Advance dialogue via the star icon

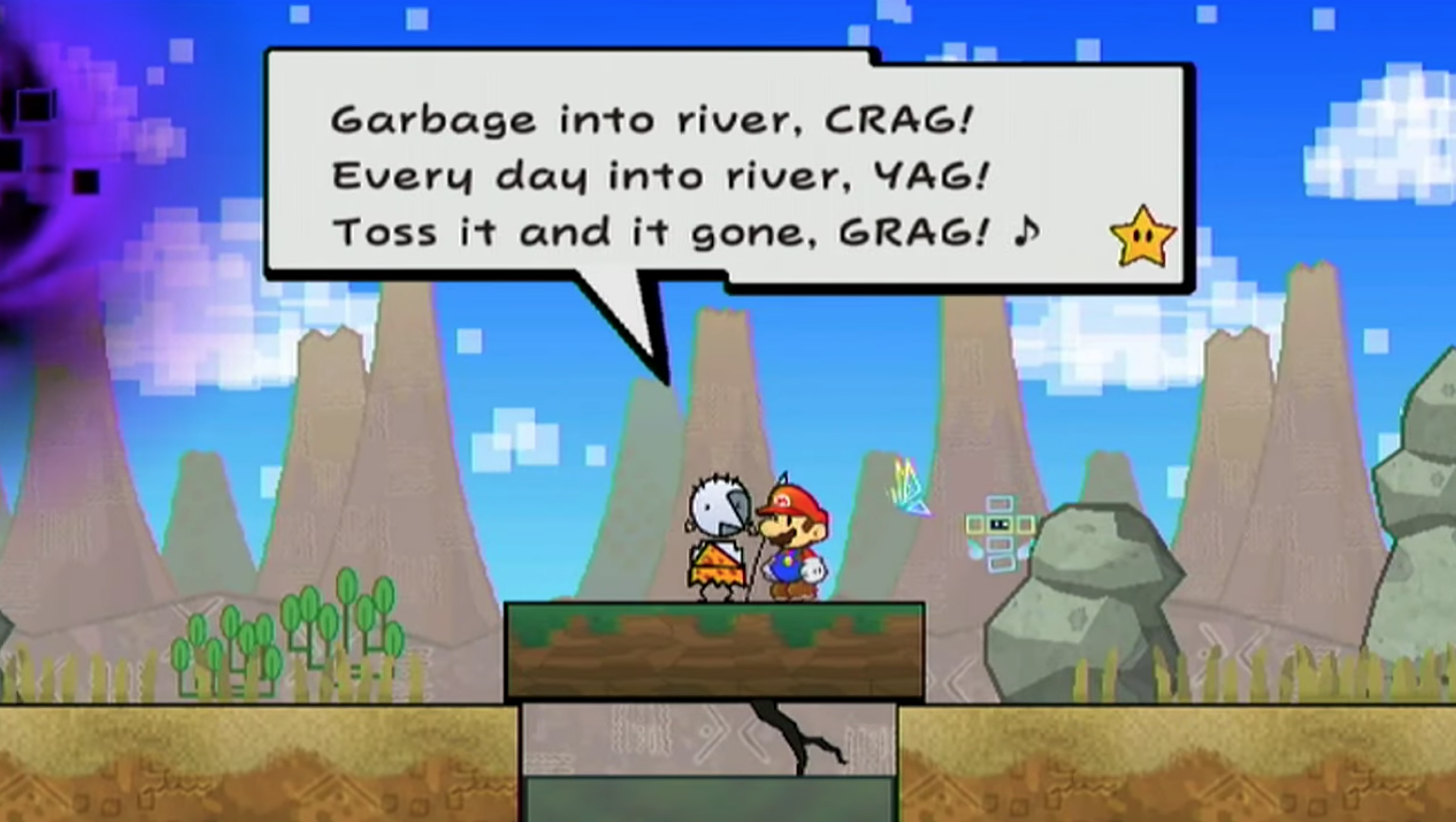tap(1143, 237)
